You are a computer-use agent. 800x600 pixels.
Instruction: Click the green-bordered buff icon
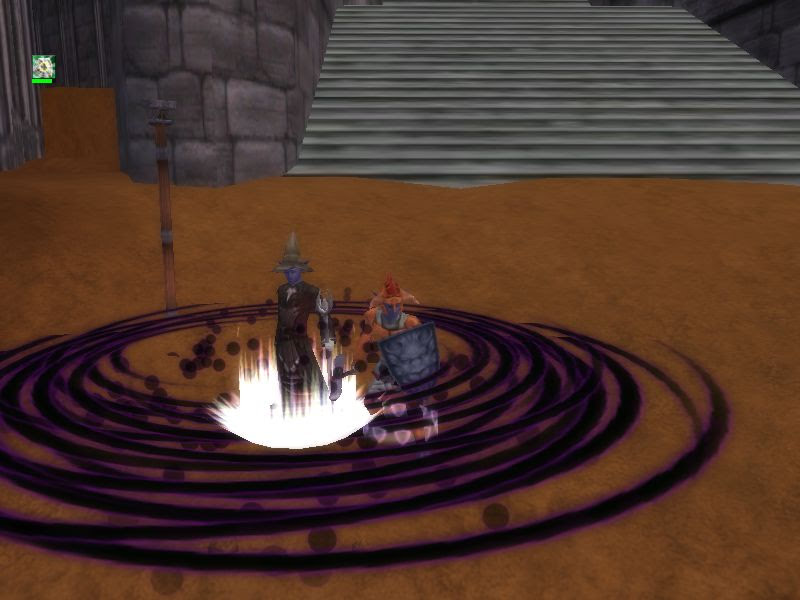(x=43, y=67)
